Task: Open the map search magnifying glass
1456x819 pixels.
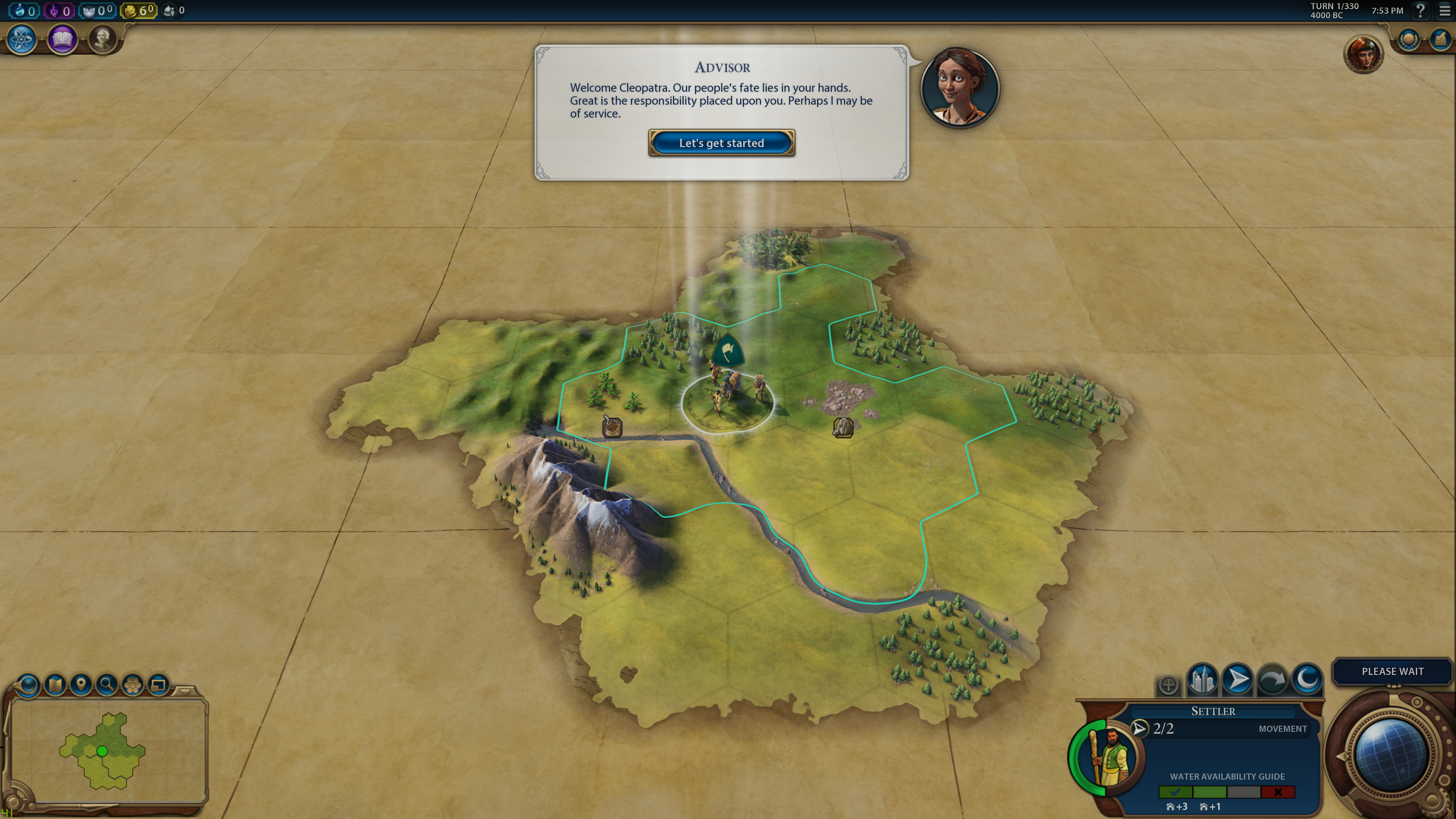Action: point(106,685)
